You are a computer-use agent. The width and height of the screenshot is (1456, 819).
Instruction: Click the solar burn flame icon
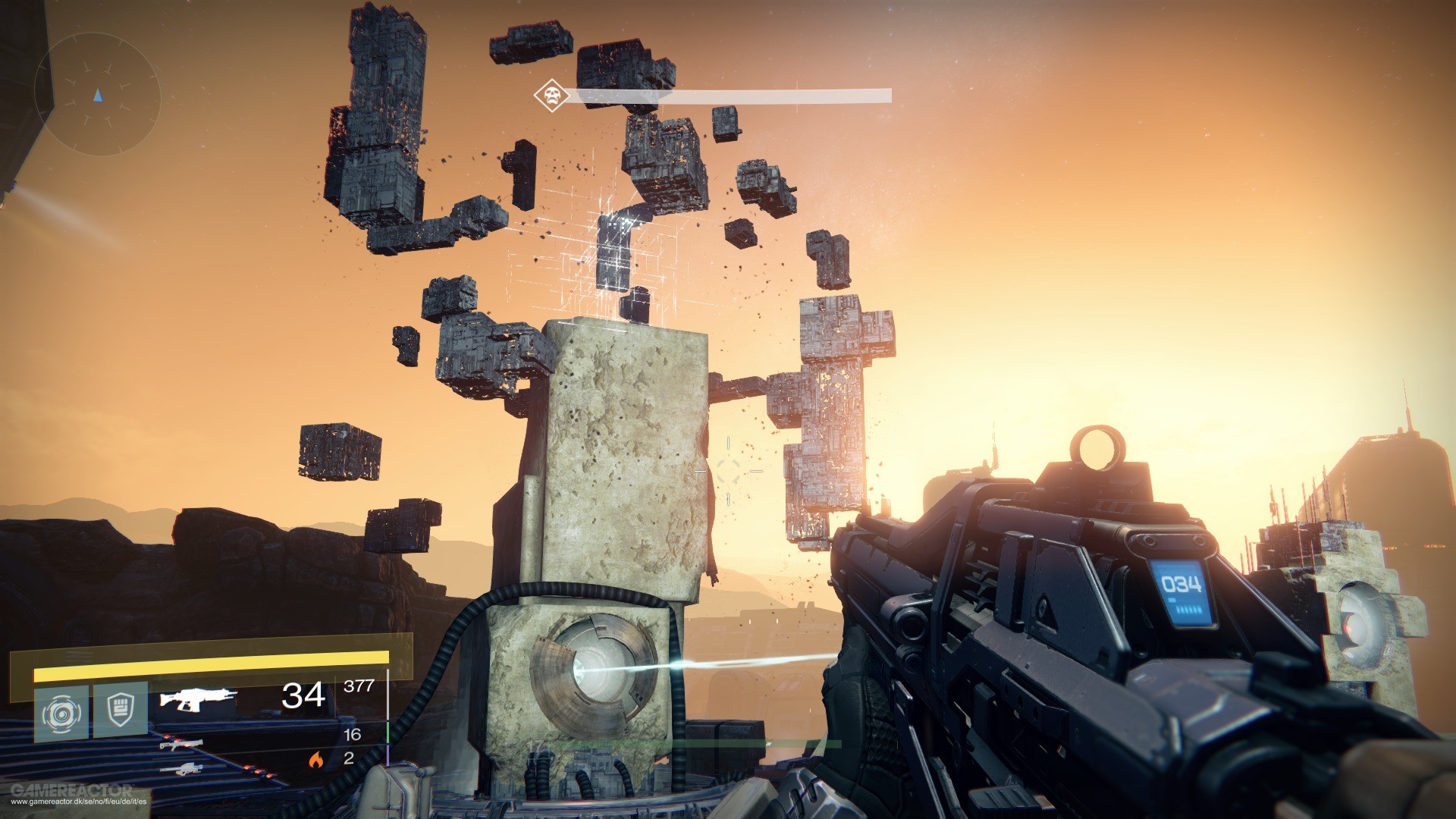(x=315, y=761)
